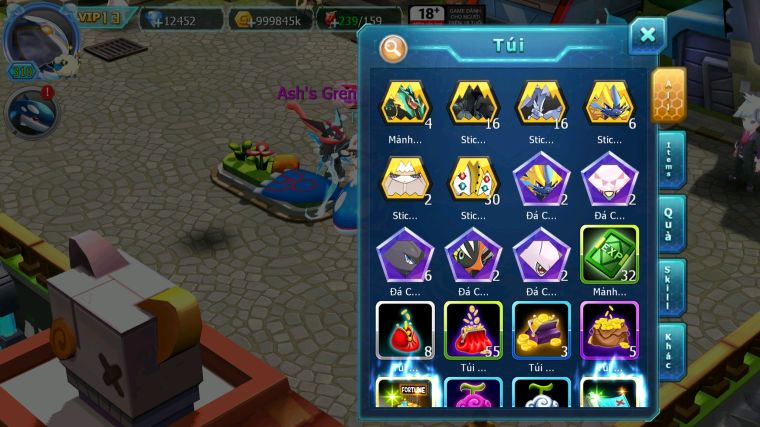This screenshot has height=427, width=760.
Task: Choose the first Mảnh fragment with count 4
Action: (x=404, y=103)
